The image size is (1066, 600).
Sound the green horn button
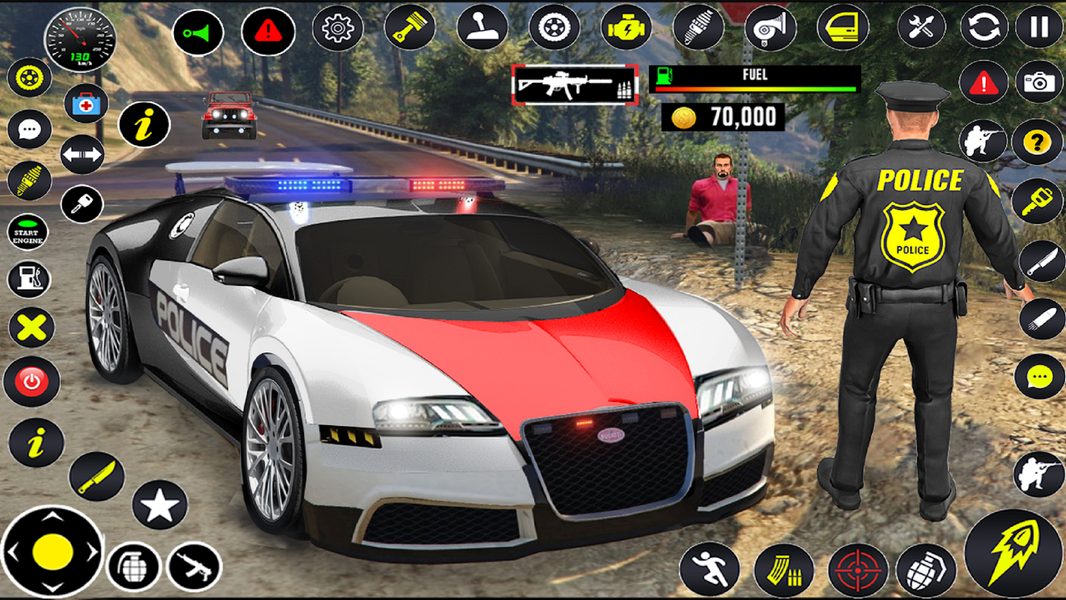coord(198,33)
